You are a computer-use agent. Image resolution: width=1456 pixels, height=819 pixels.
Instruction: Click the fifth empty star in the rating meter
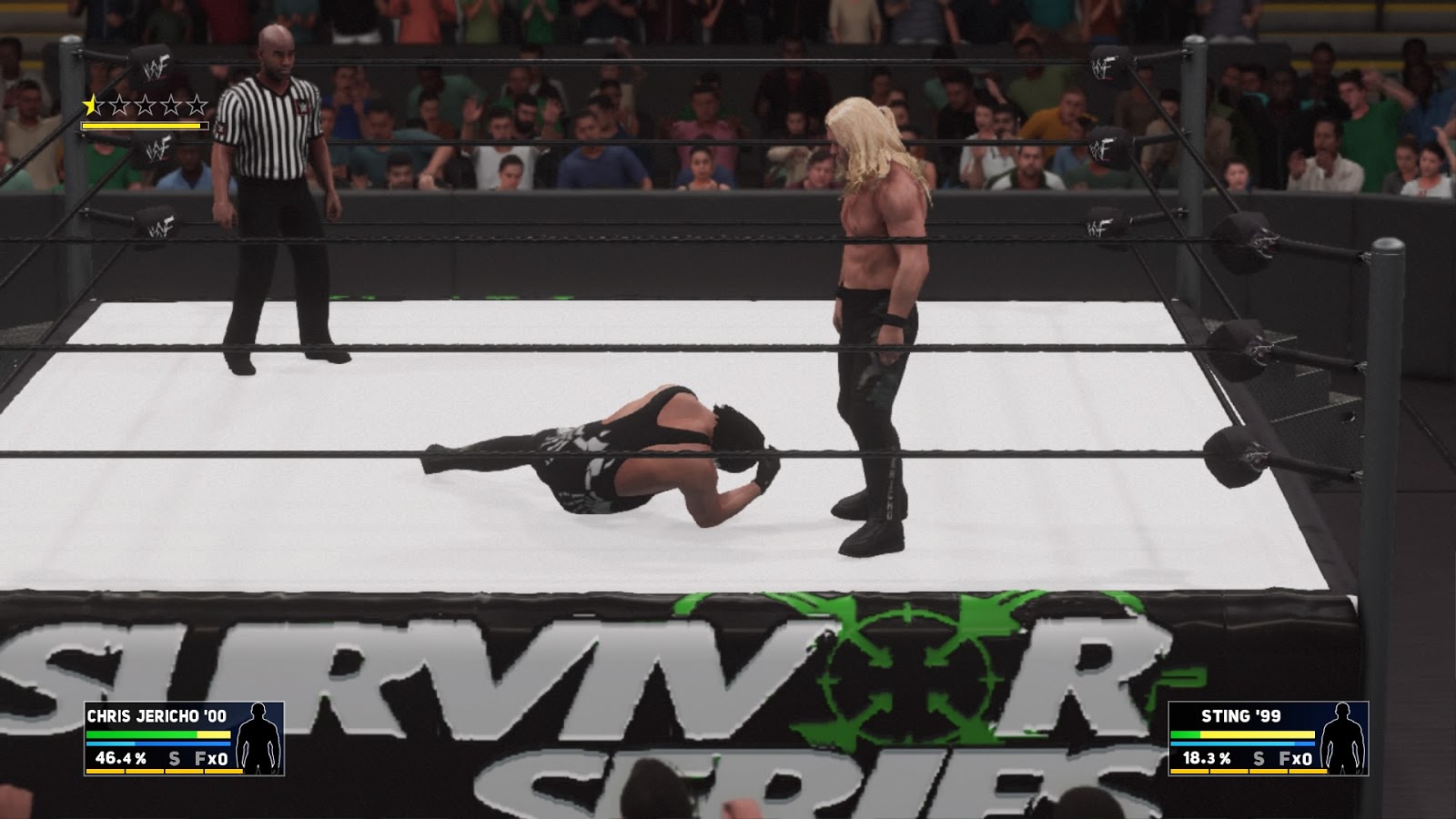(197, 104)
